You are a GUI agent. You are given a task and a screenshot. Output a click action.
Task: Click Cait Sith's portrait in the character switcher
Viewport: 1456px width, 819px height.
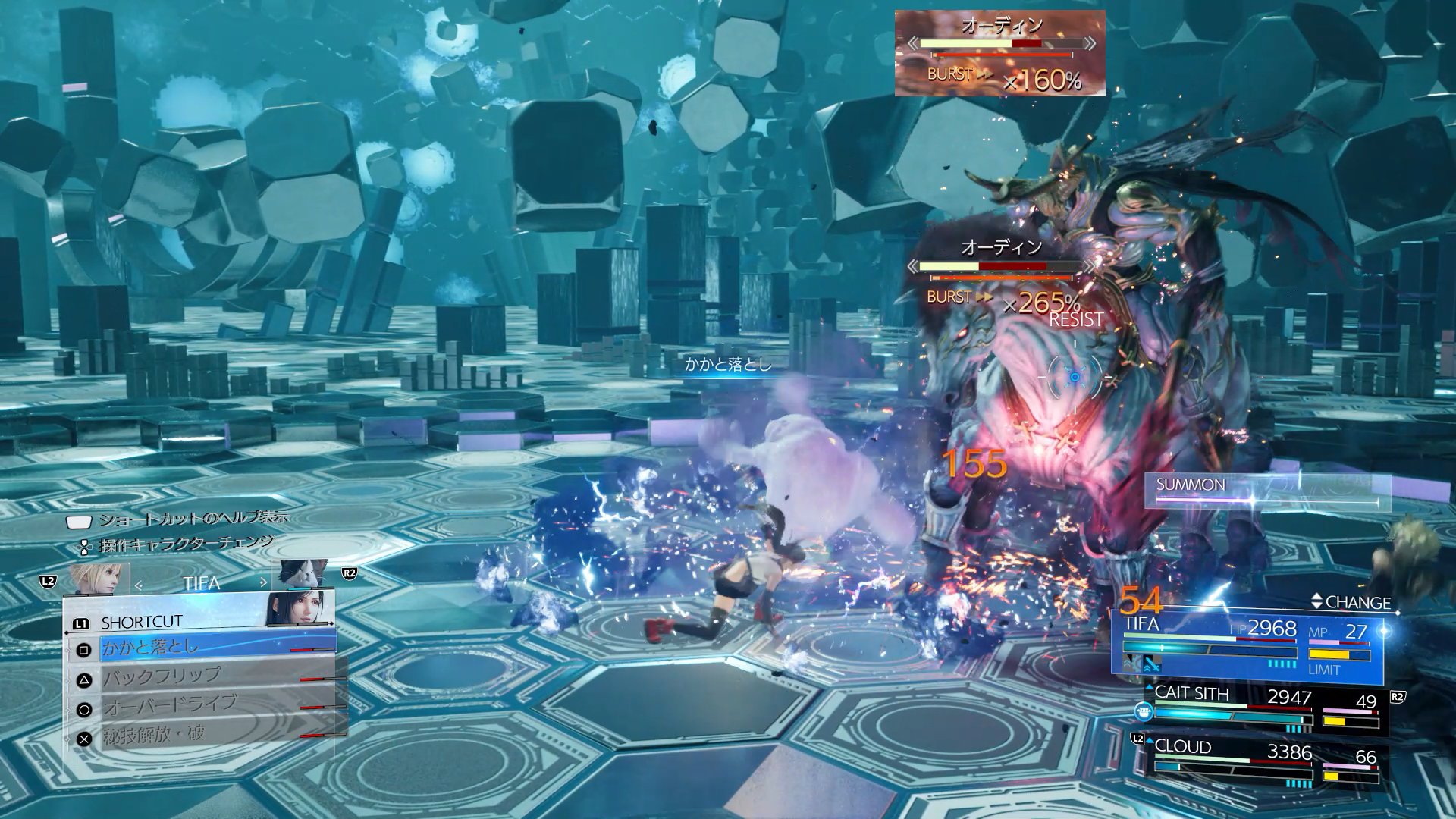(303, 576)
